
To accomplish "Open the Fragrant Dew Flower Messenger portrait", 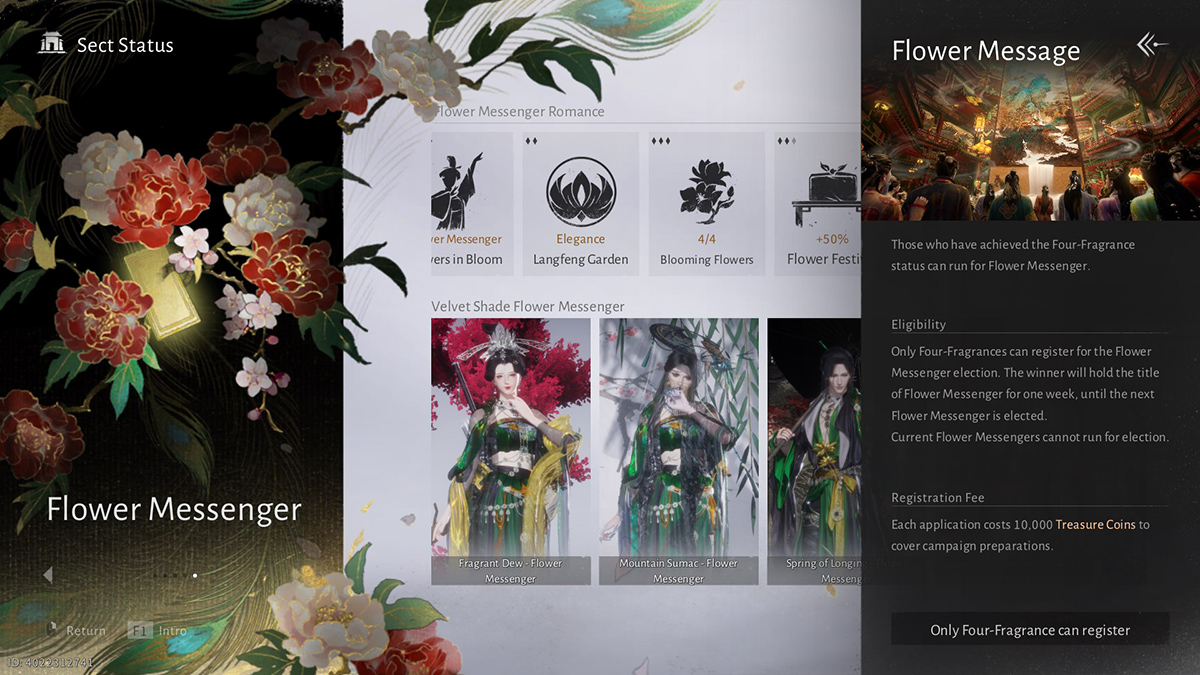I will [510, 450].
